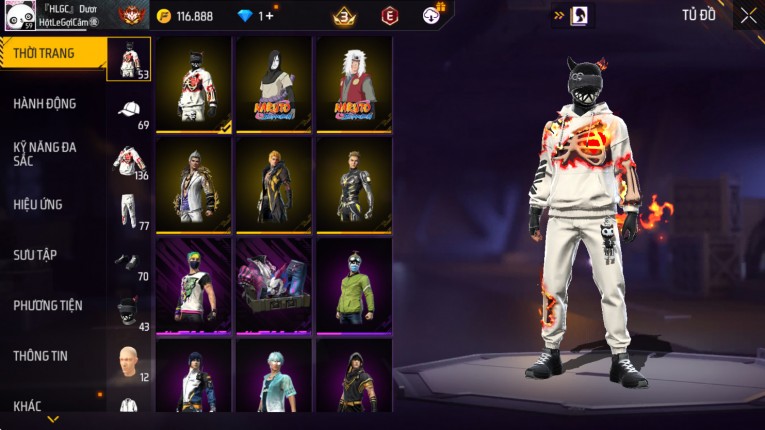The height and width of the screenshot is (430, 765).
Task: Choose the cap category with 69 items
Action: (129, 110)
